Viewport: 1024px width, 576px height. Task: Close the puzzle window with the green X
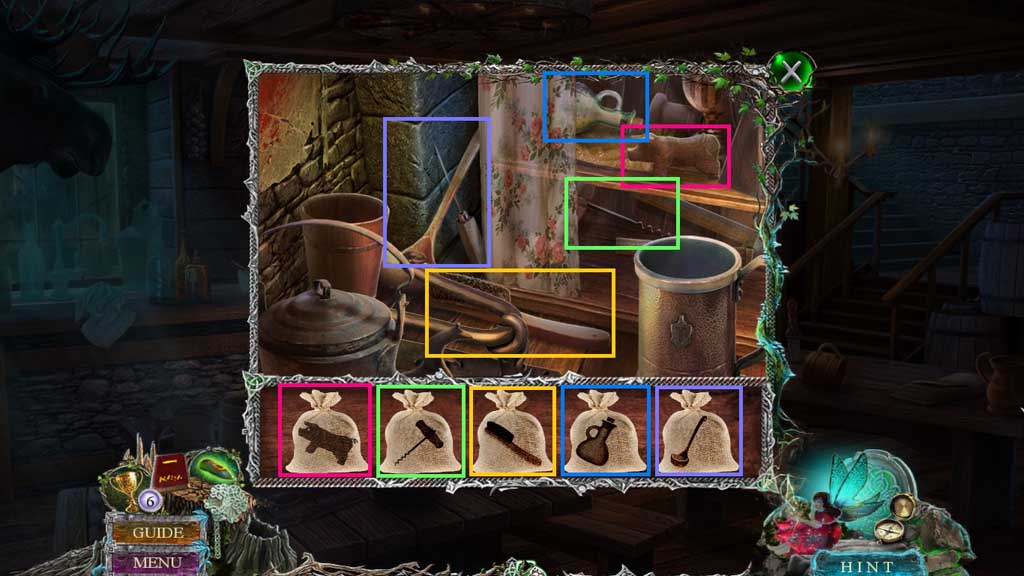(791, 72)
